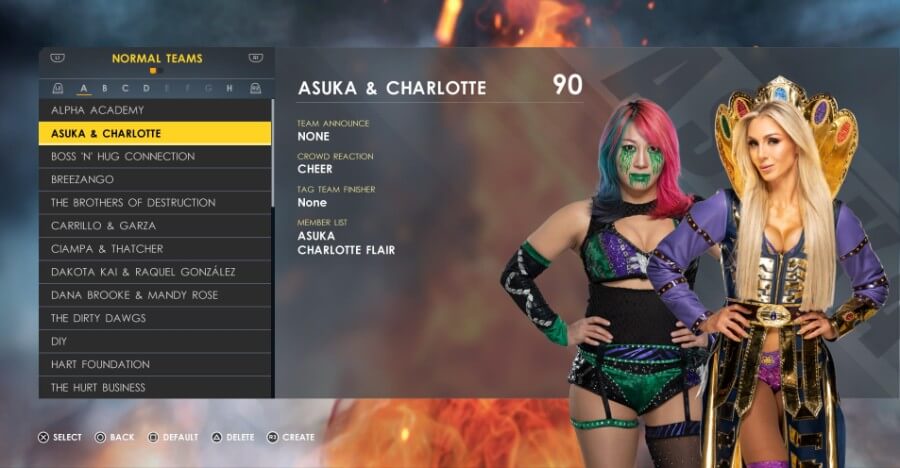Pick the Hart Foundation team

coord(154,364)
